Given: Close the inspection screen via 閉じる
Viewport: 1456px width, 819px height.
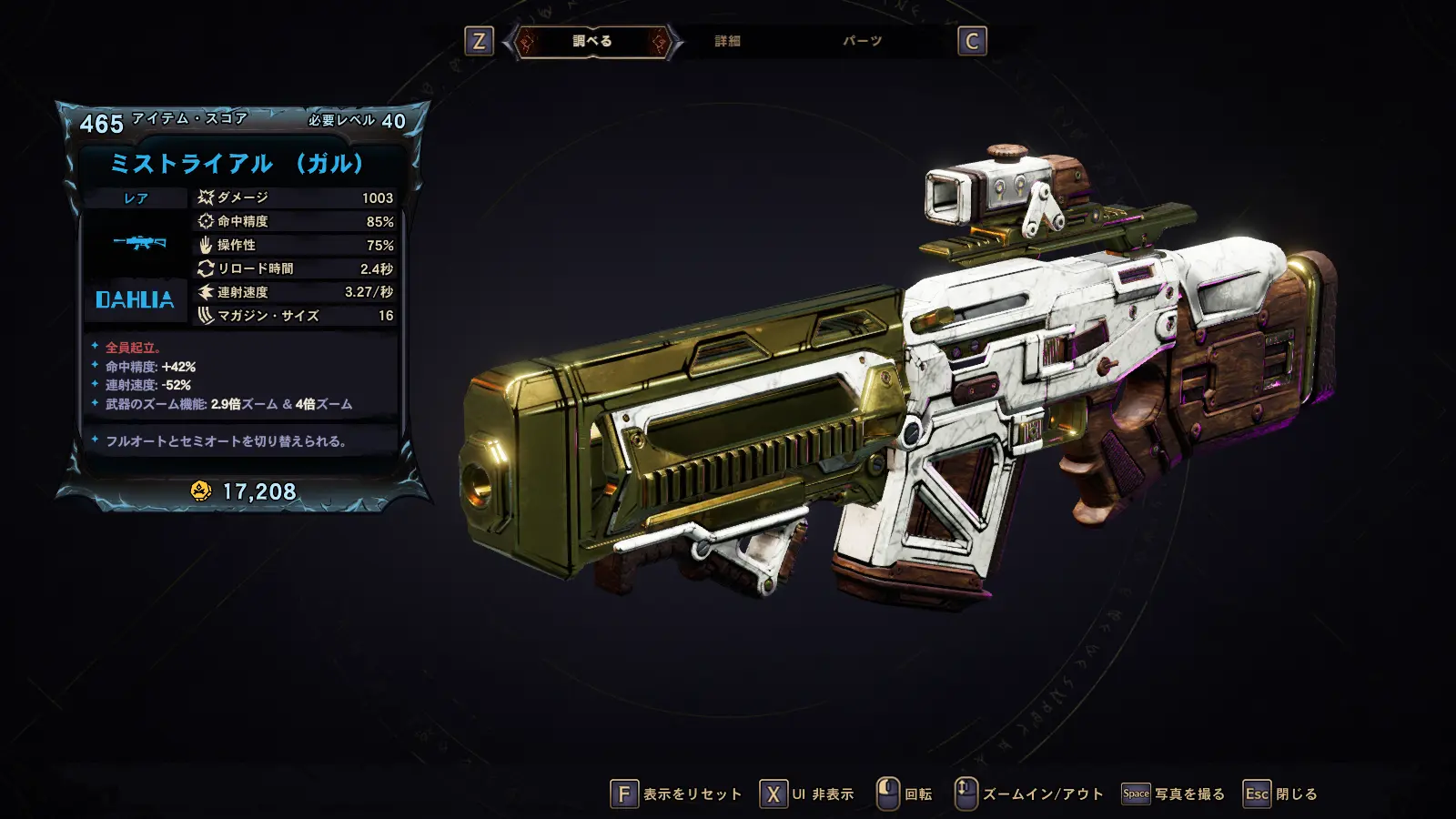Looking at the screenshot, I should coord(1280,794).
